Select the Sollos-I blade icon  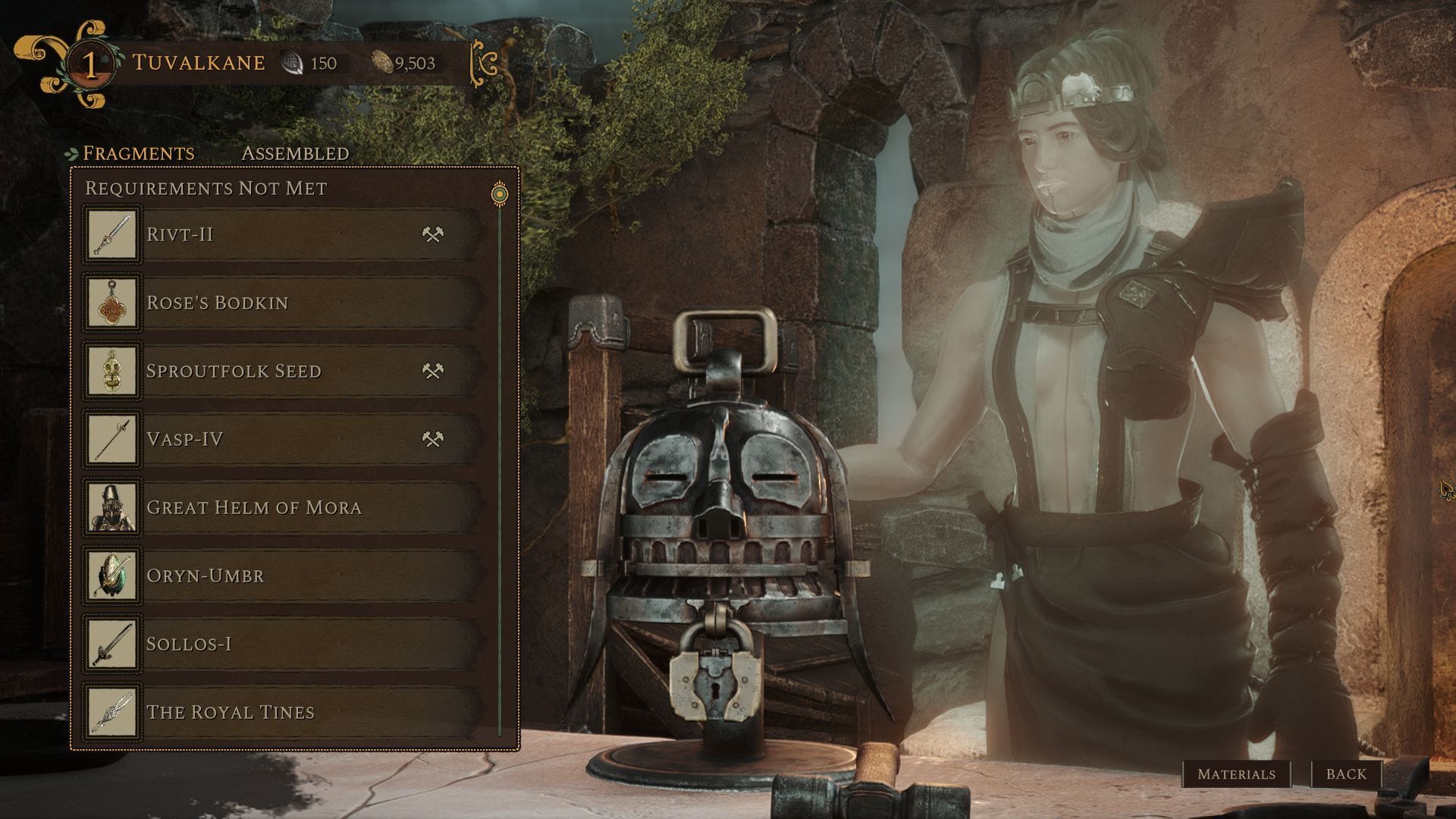(111, 643)
